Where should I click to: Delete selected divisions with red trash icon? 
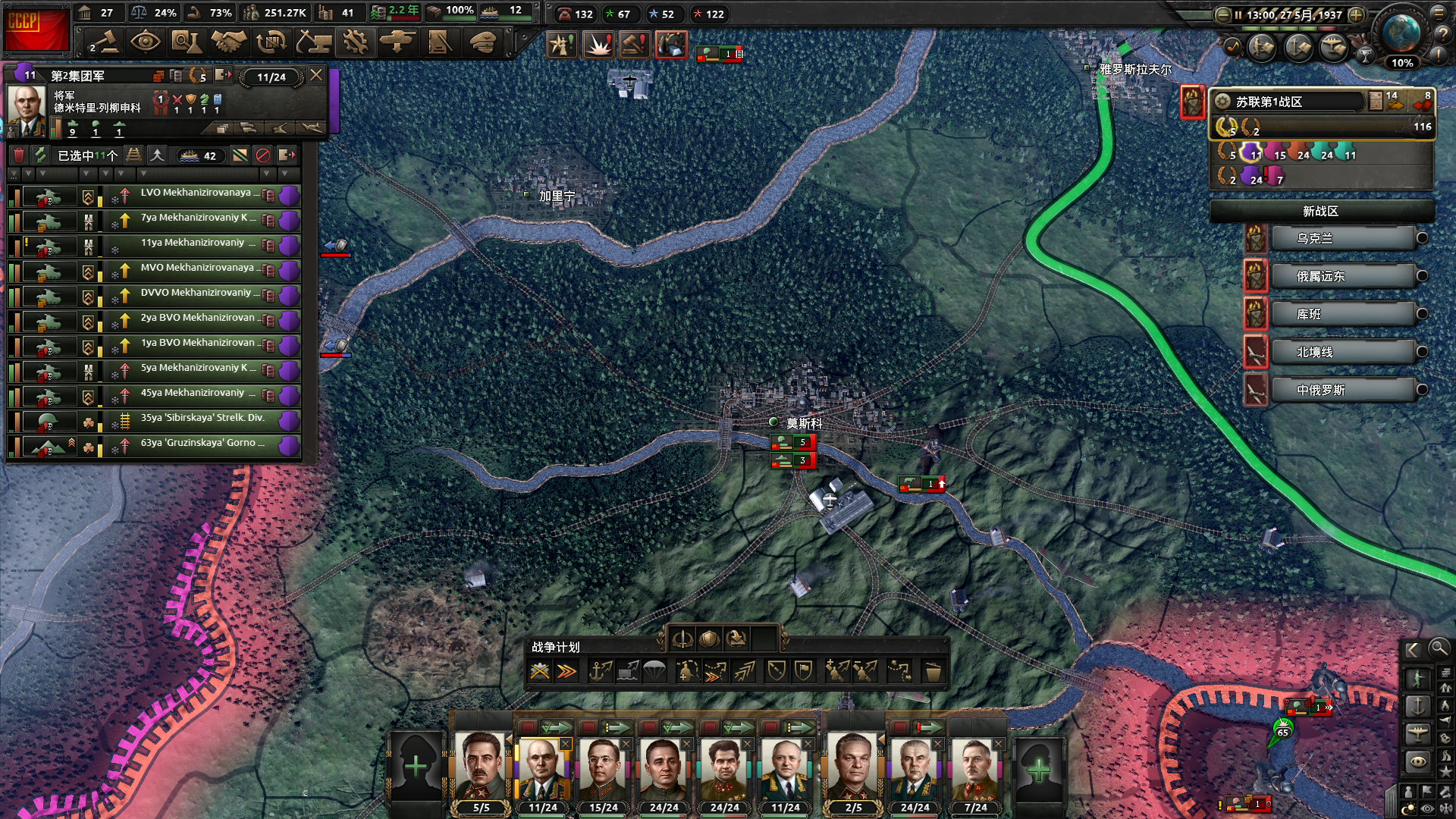tap(19, 155)
